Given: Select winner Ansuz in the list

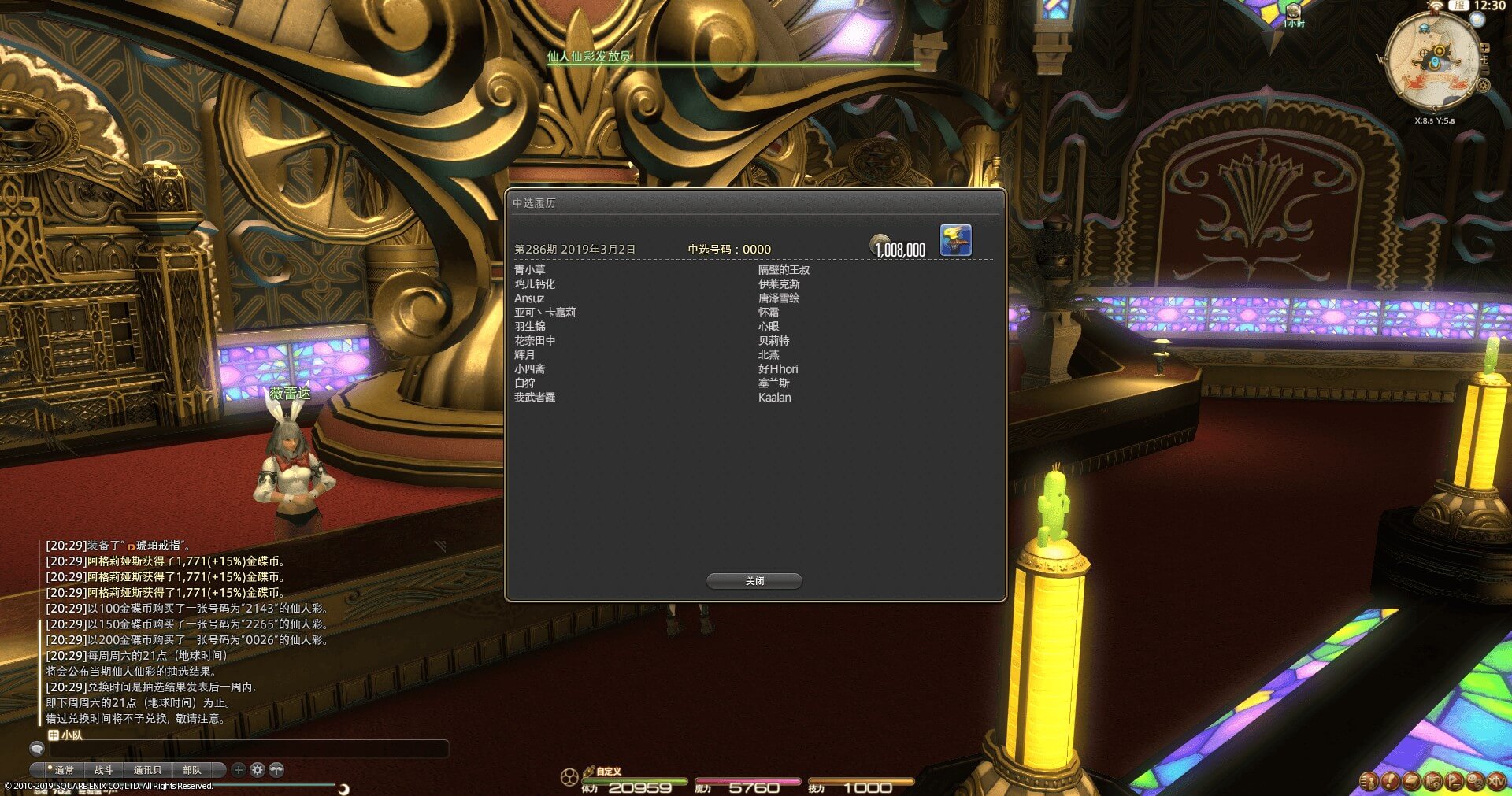Looking at the screenshot, I should coord(529,298).
